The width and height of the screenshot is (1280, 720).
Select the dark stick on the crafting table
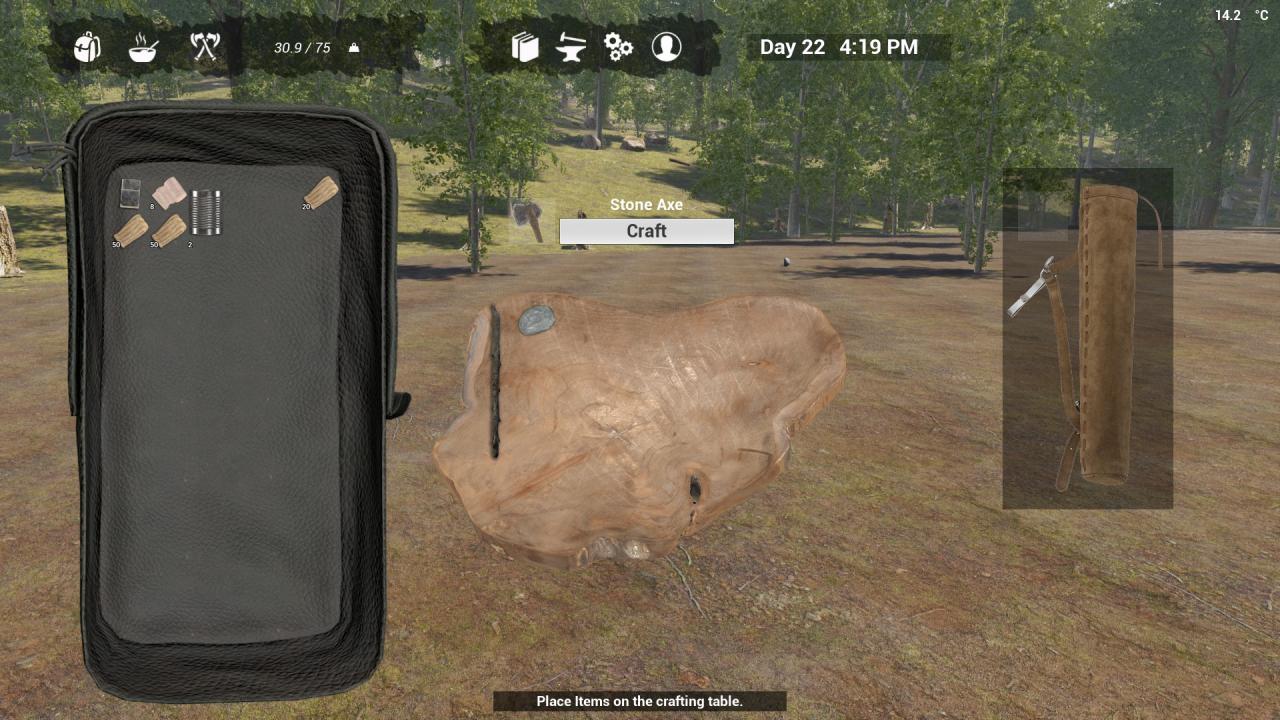pos(494,382)
